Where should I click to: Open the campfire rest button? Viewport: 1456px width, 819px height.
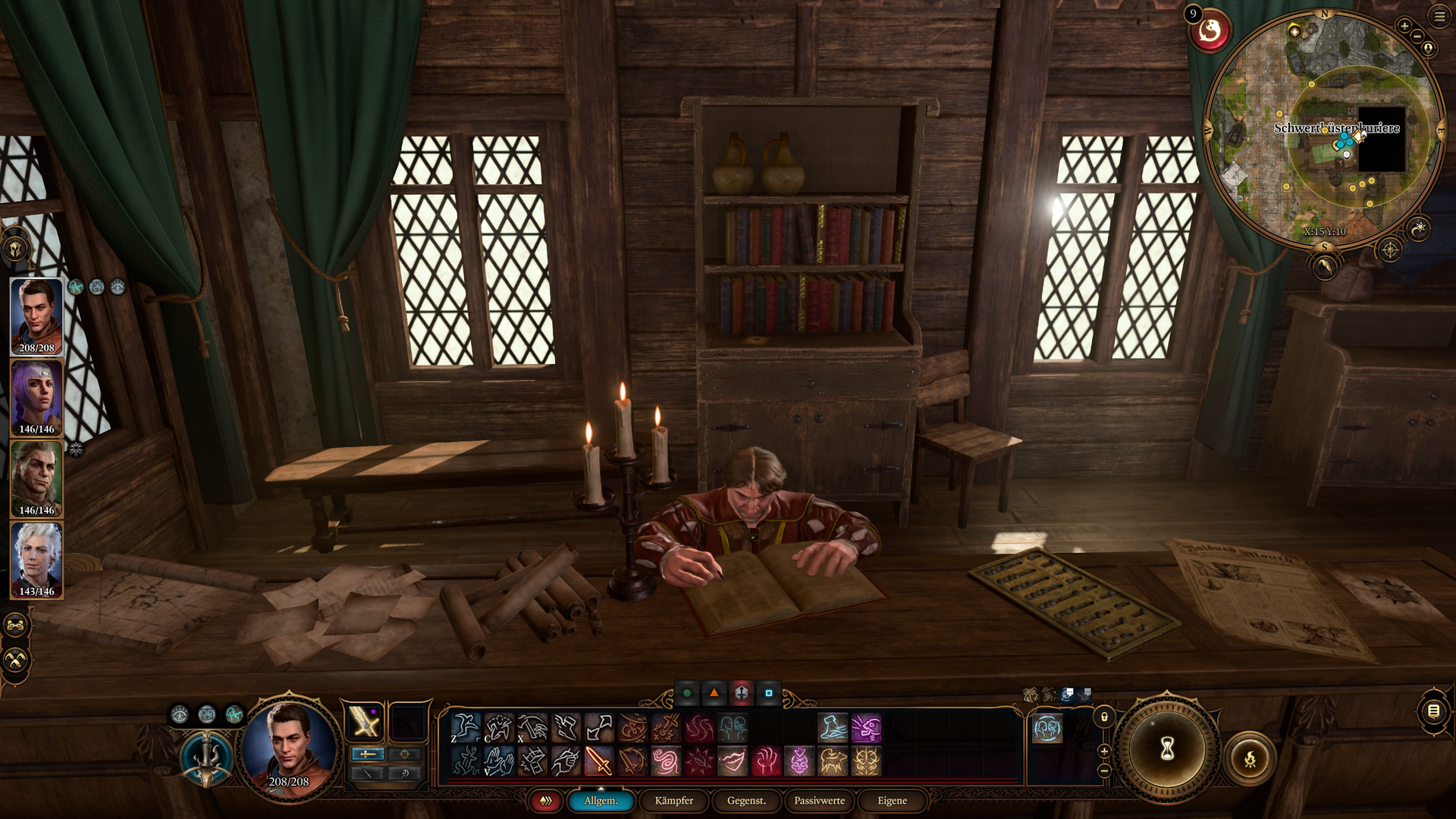1250,759
